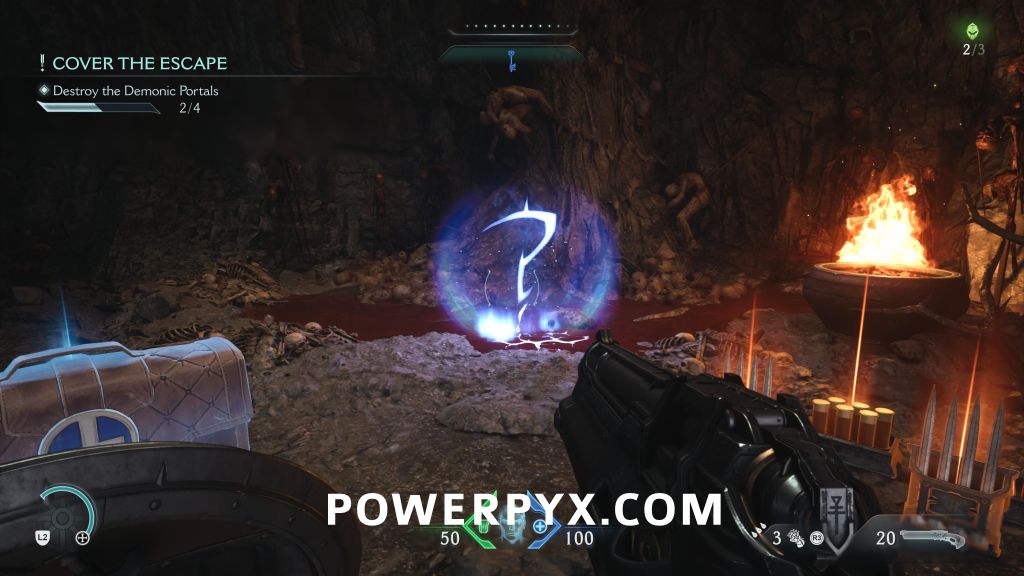Image resolution: width=1024 pixels, height=576 pixels.
Task: Click the green demon head icon
Action: (974, 31)
